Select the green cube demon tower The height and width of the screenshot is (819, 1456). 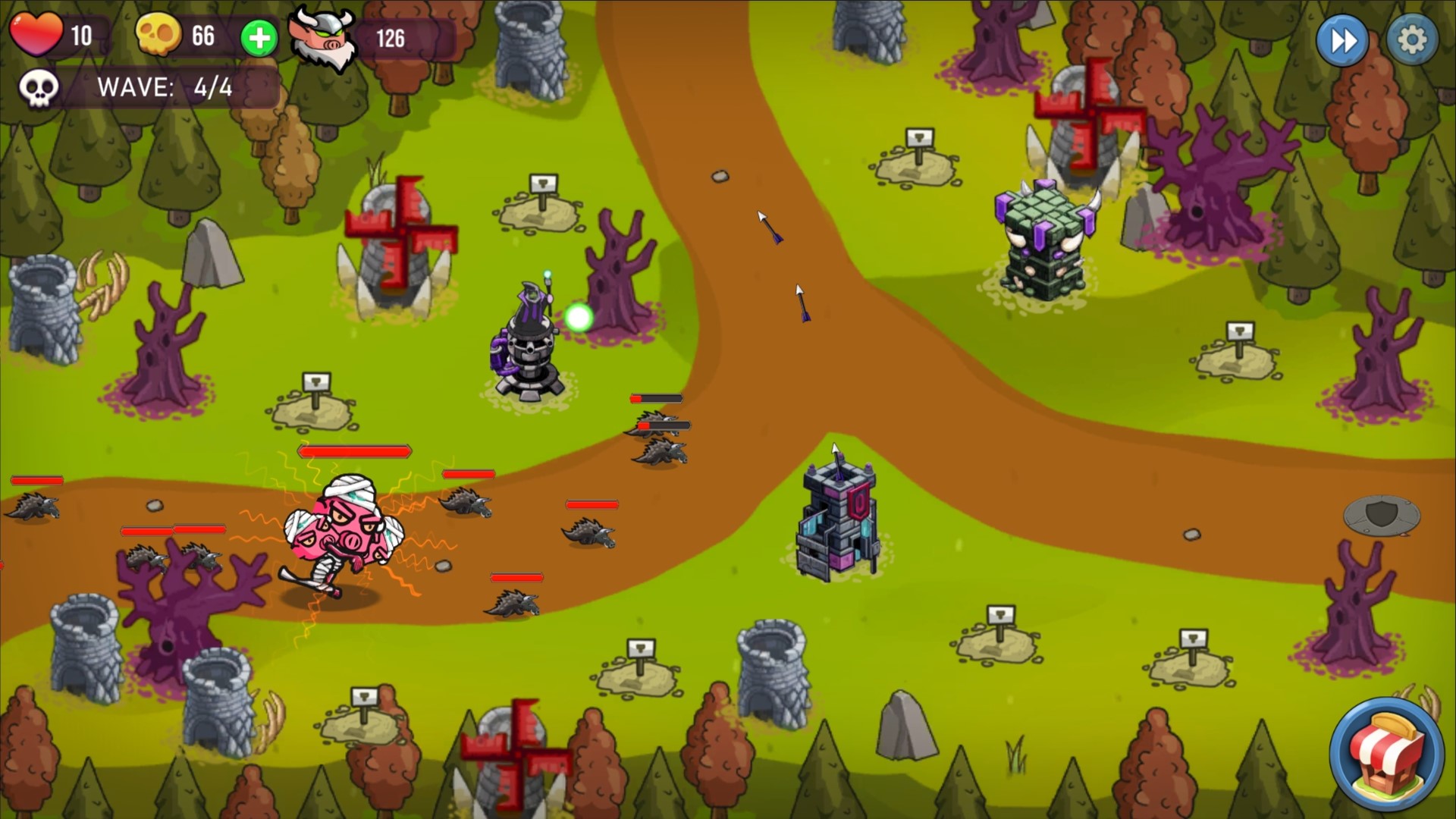click(x=1042, y=243)
